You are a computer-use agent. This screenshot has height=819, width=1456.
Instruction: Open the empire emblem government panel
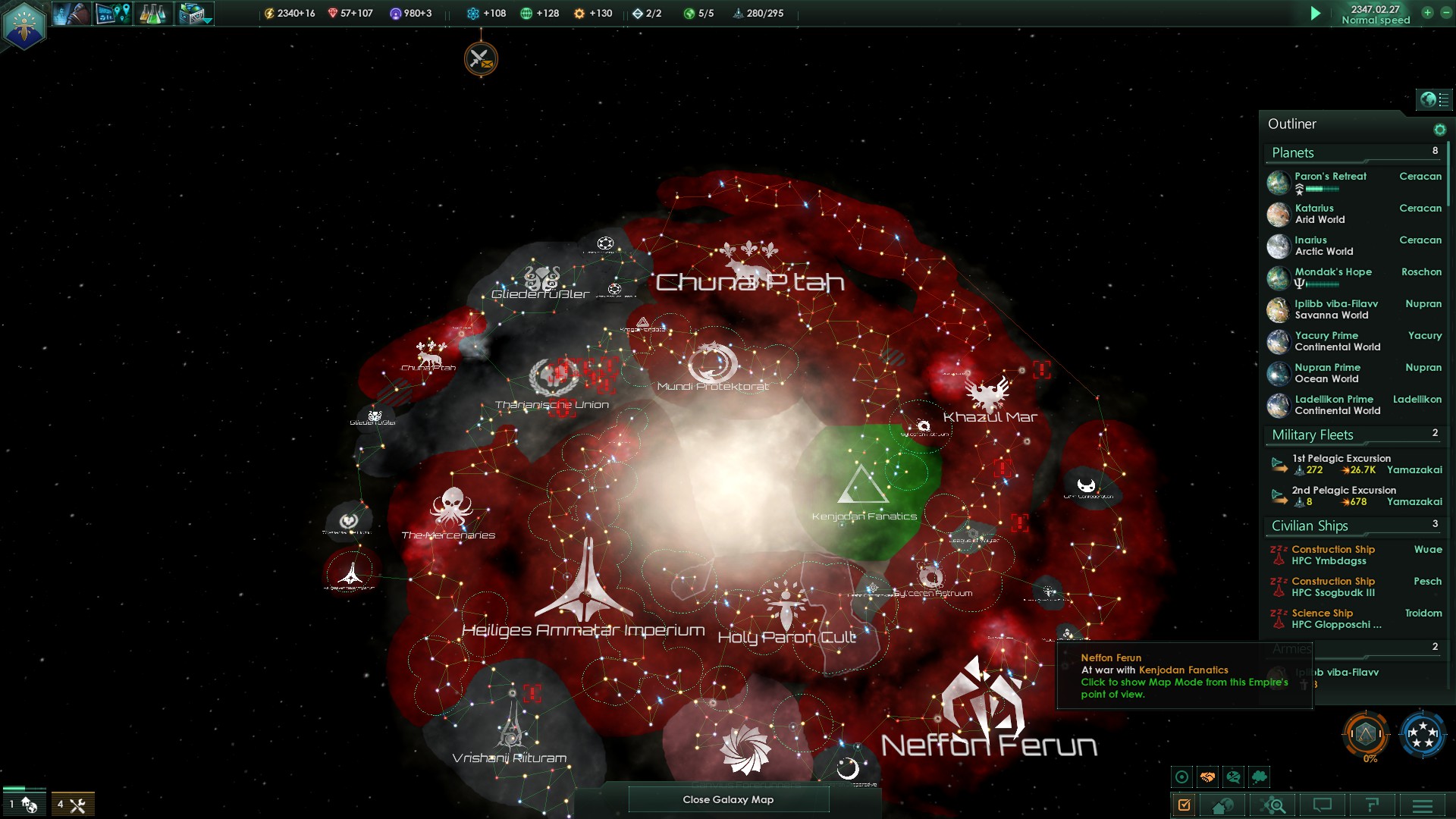[24, 25]
